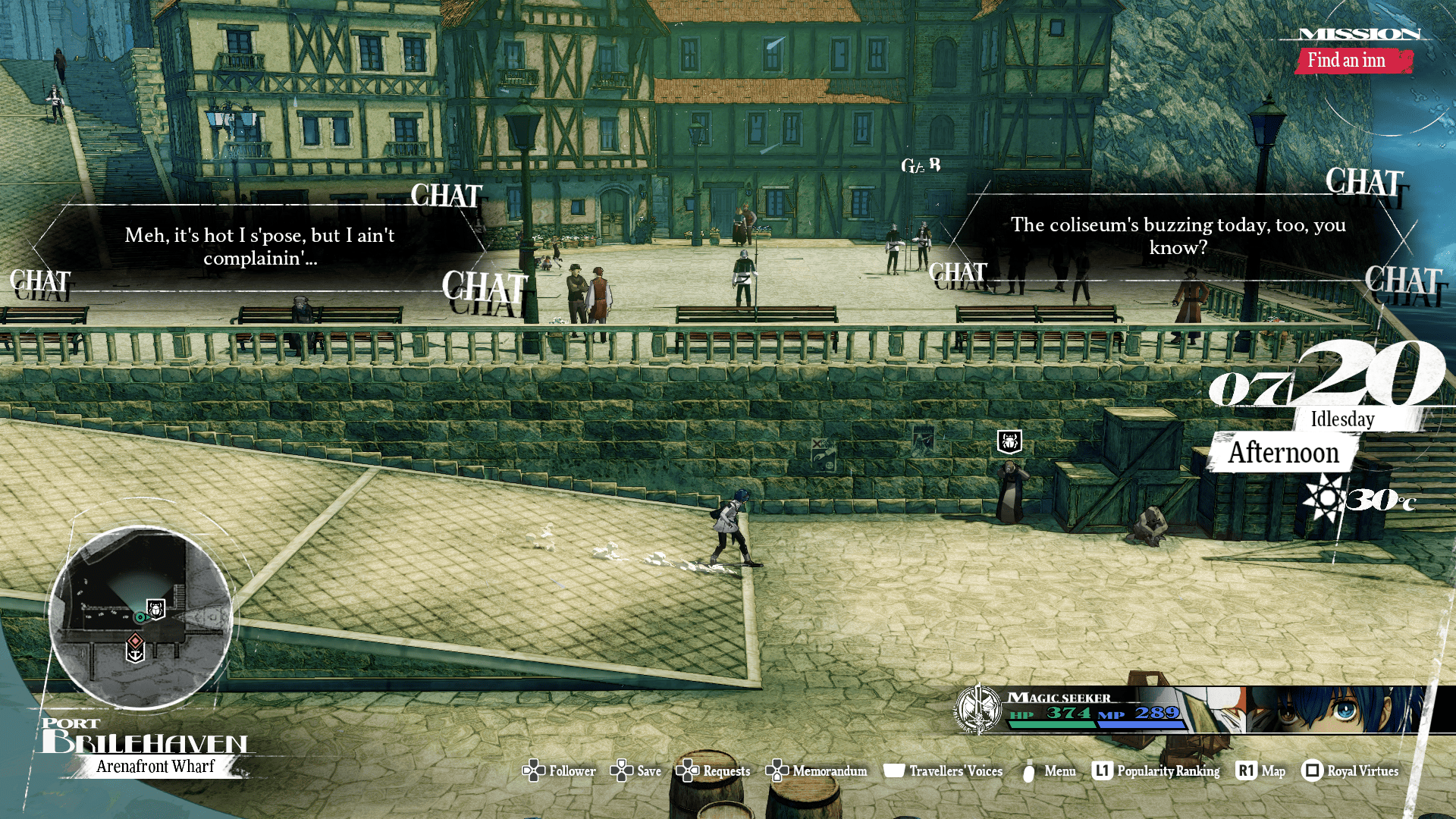Open the Requests list

click(x=714, y=771)
